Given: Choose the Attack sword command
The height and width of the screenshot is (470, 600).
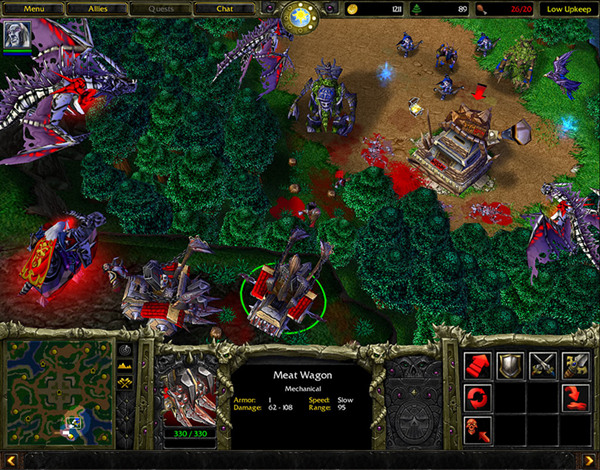Looking at the screenshot, I should 576,363.
